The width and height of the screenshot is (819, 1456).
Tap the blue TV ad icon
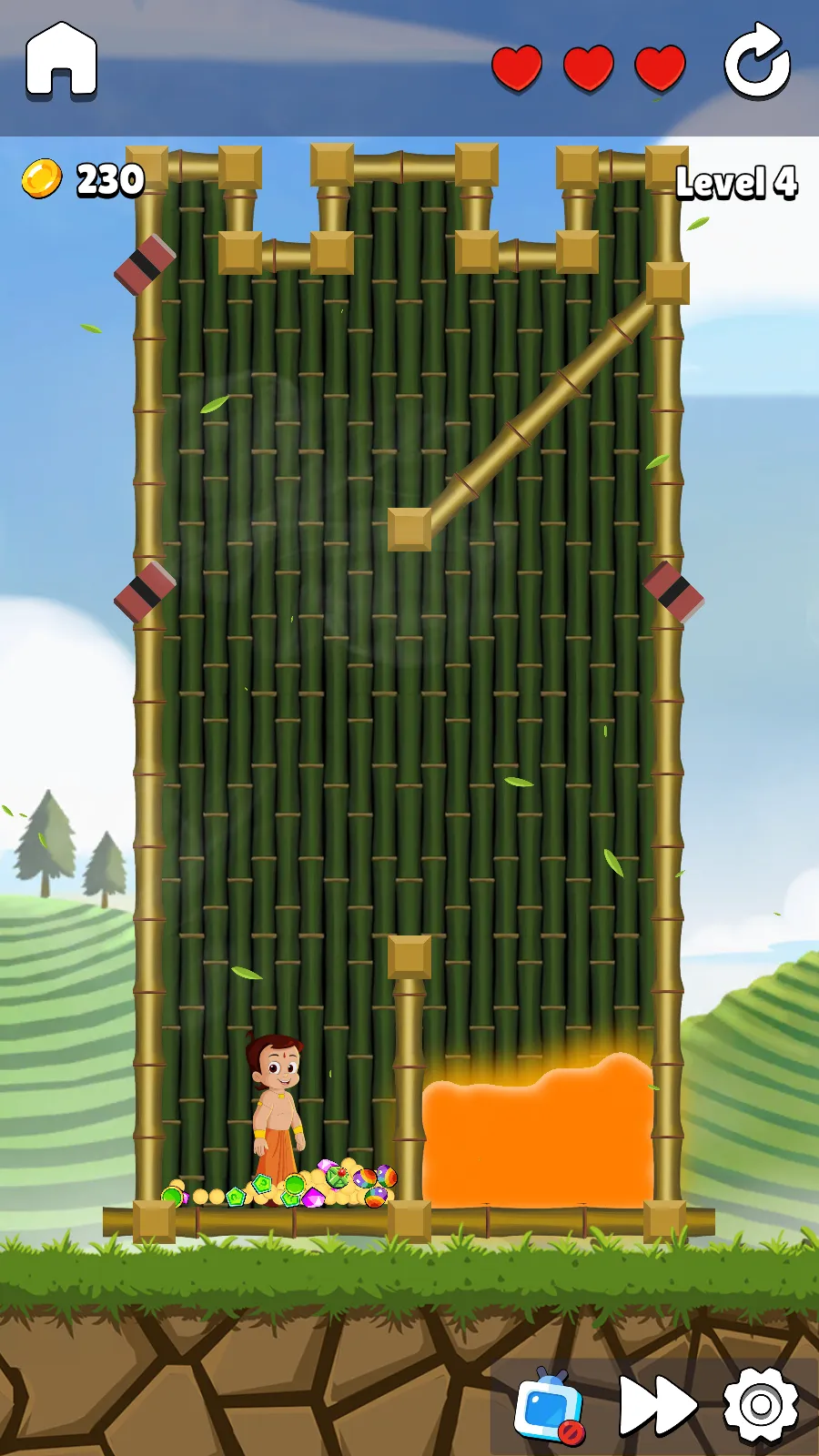[550, 1406]
